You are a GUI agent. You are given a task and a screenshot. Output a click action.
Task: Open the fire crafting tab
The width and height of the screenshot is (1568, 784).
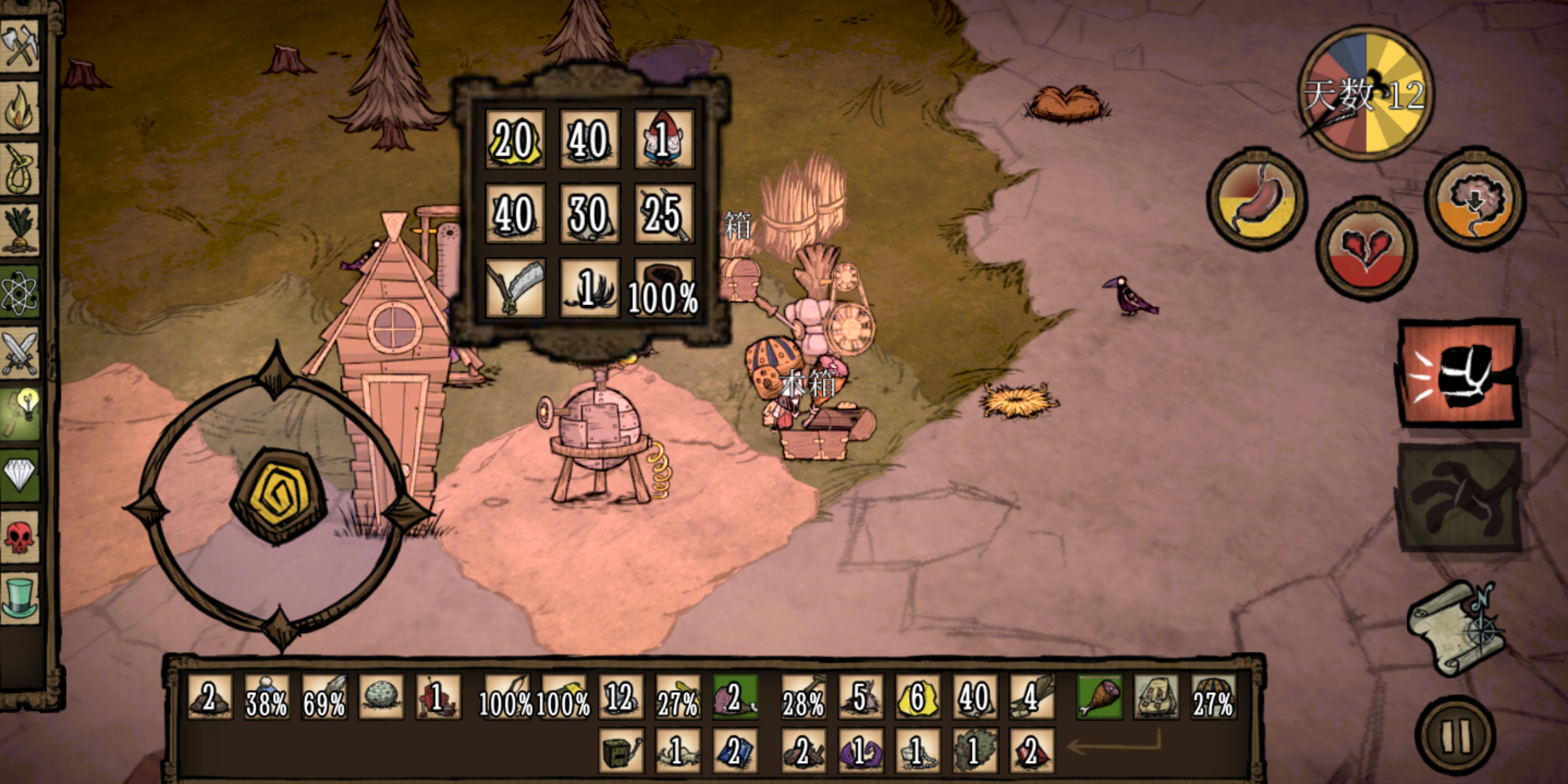pos(20,107)
